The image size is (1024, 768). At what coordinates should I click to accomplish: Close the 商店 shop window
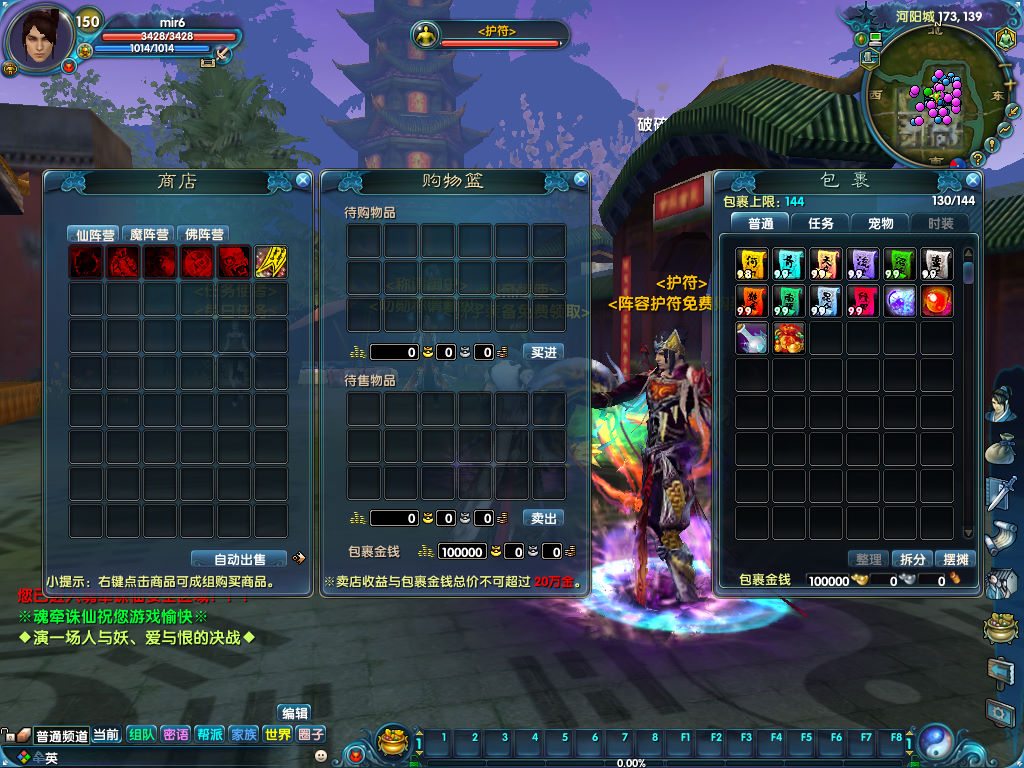[302, 180]
